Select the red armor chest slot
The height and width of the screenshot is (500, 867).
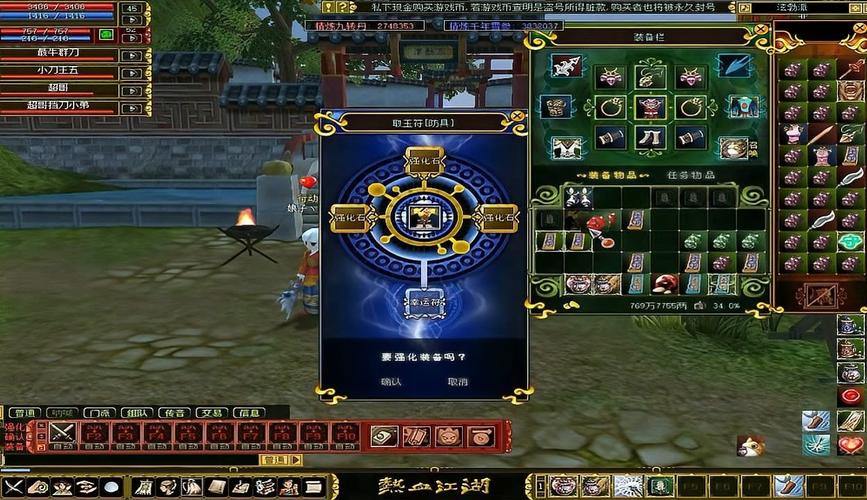click(650, 107)
